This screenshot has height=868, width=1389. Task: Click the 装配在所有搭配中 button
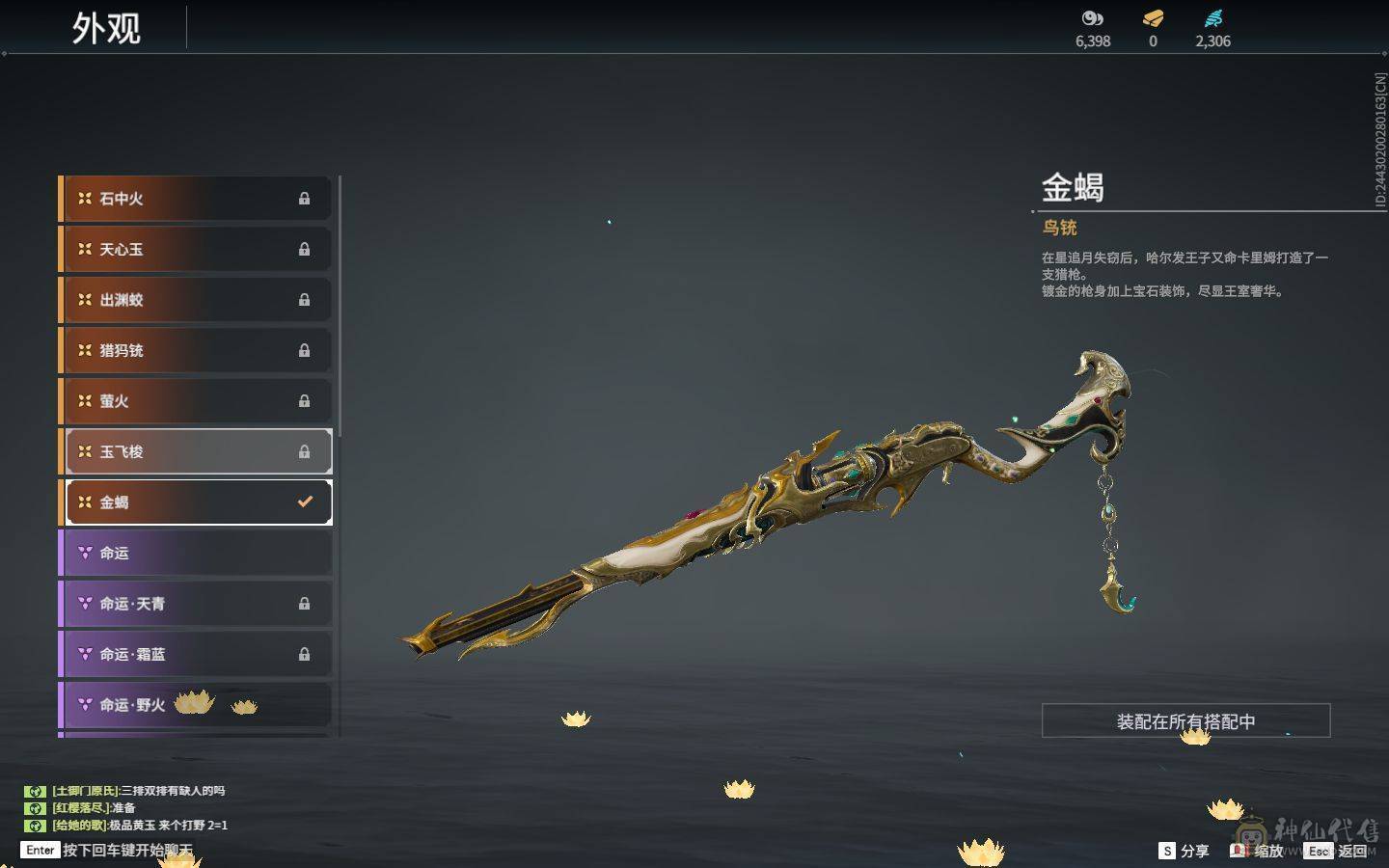coord(1185,720)
